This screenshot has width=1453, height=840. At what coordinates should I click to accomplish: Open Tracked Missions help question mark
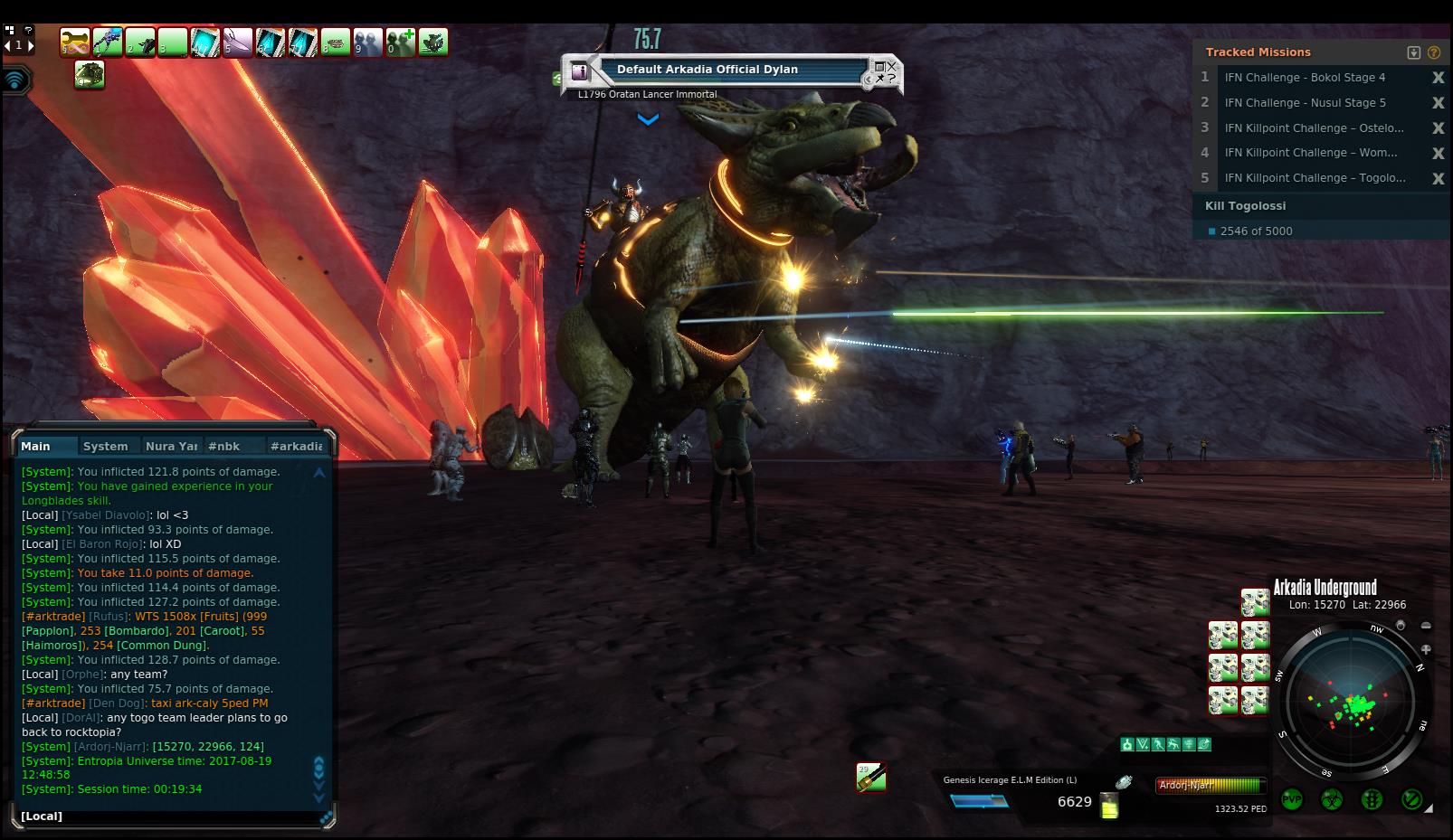pos(1434,52)
